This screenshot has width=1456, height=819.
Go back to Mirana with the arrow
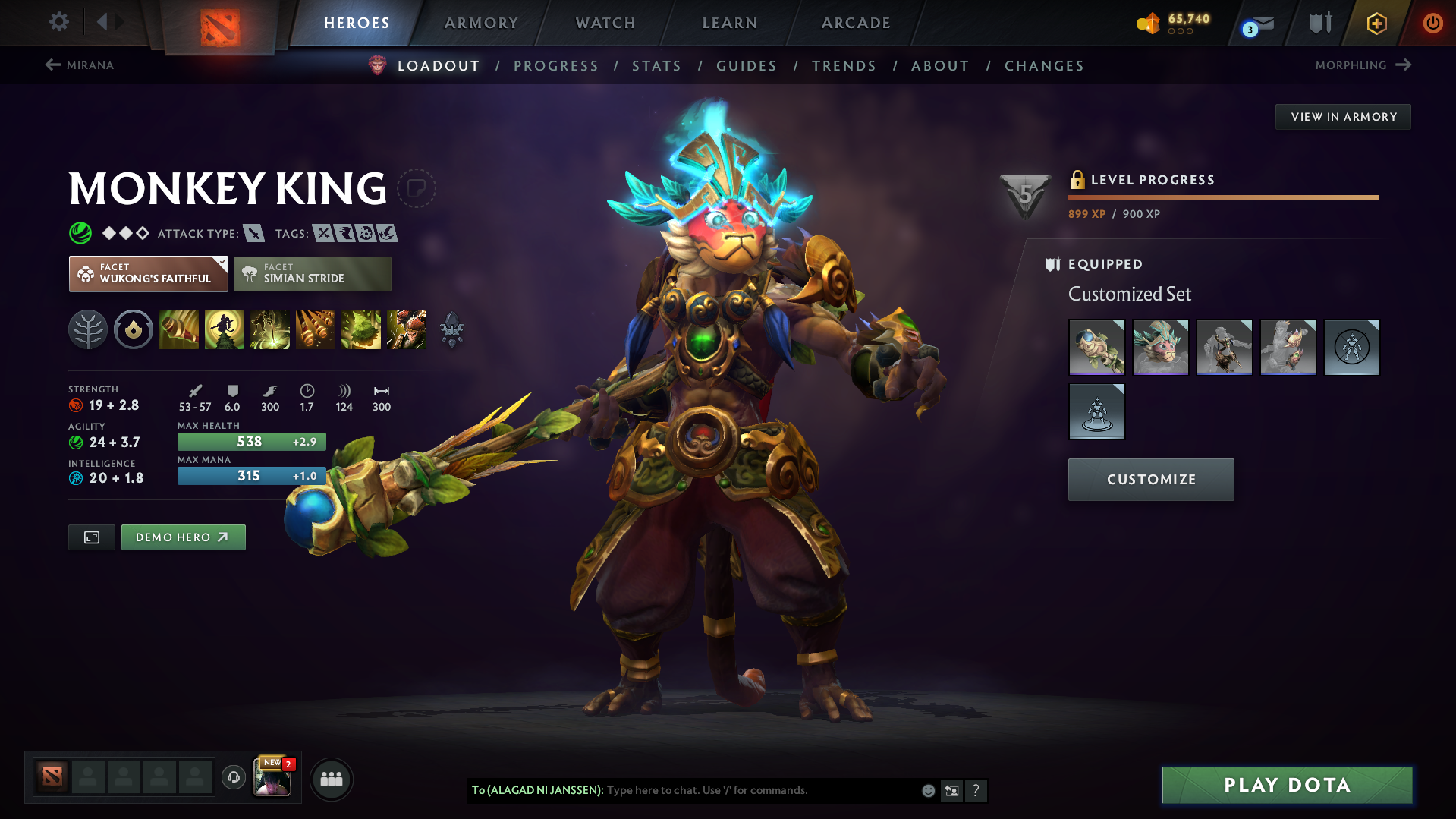click(52, 65)
